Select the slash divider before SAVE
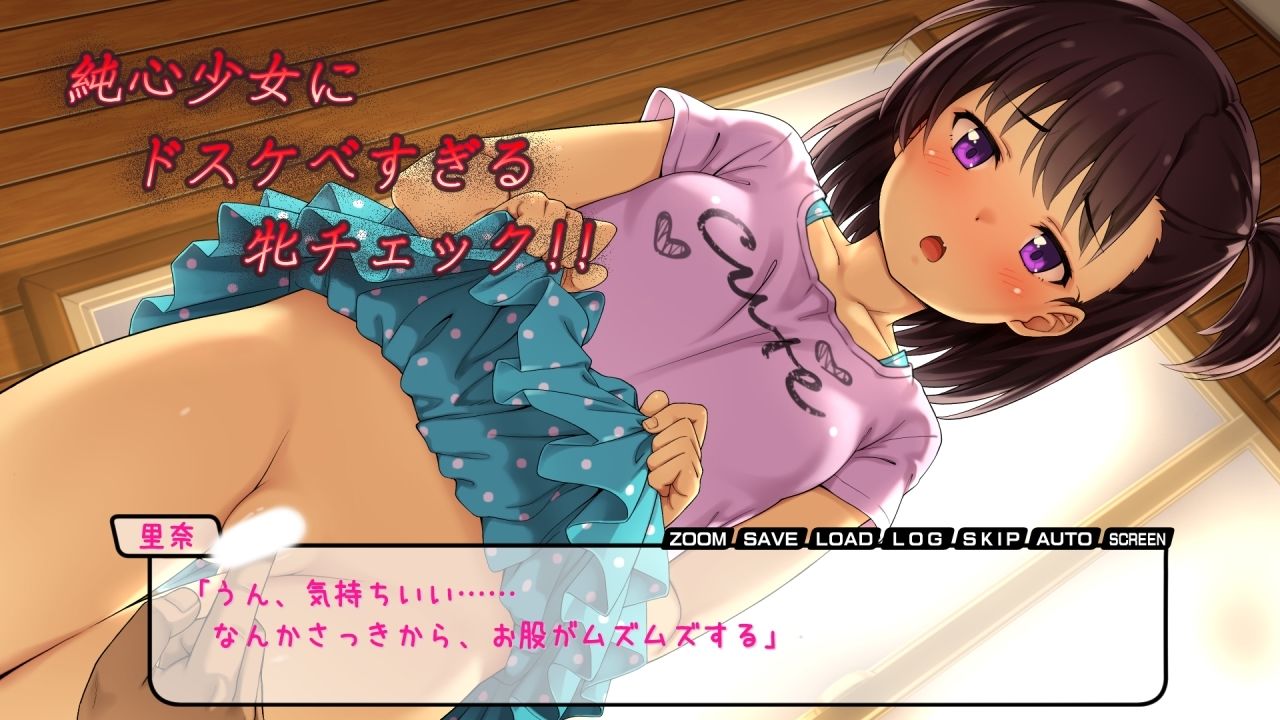The width and height of the screenshot is (1280, 720). point(735,540)
